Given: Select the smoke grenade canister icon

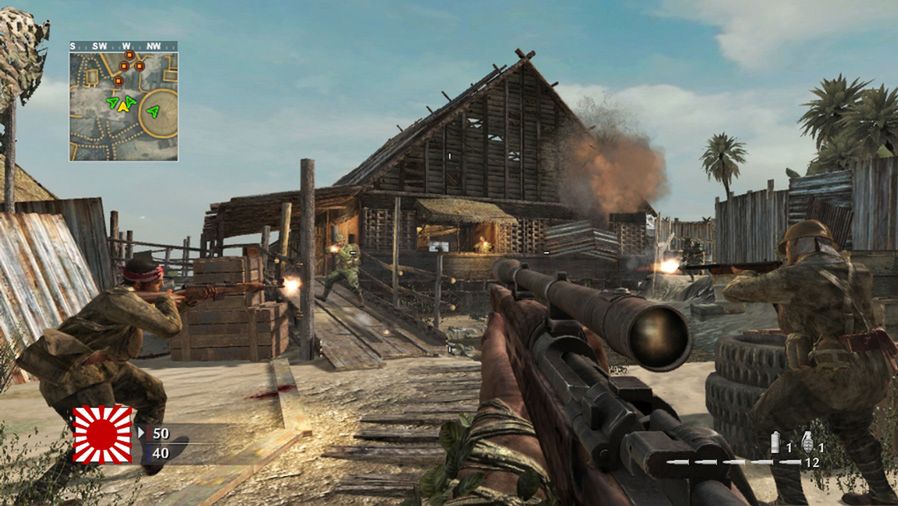Looking at the screenshot, I should click(x=774, y=441).
